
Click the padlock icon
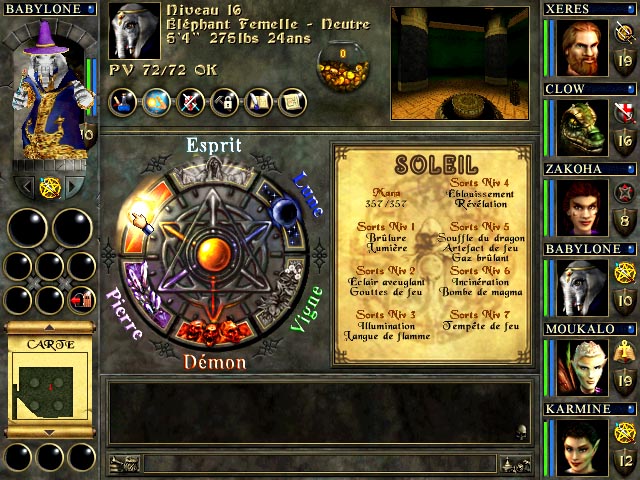point(228,100)
